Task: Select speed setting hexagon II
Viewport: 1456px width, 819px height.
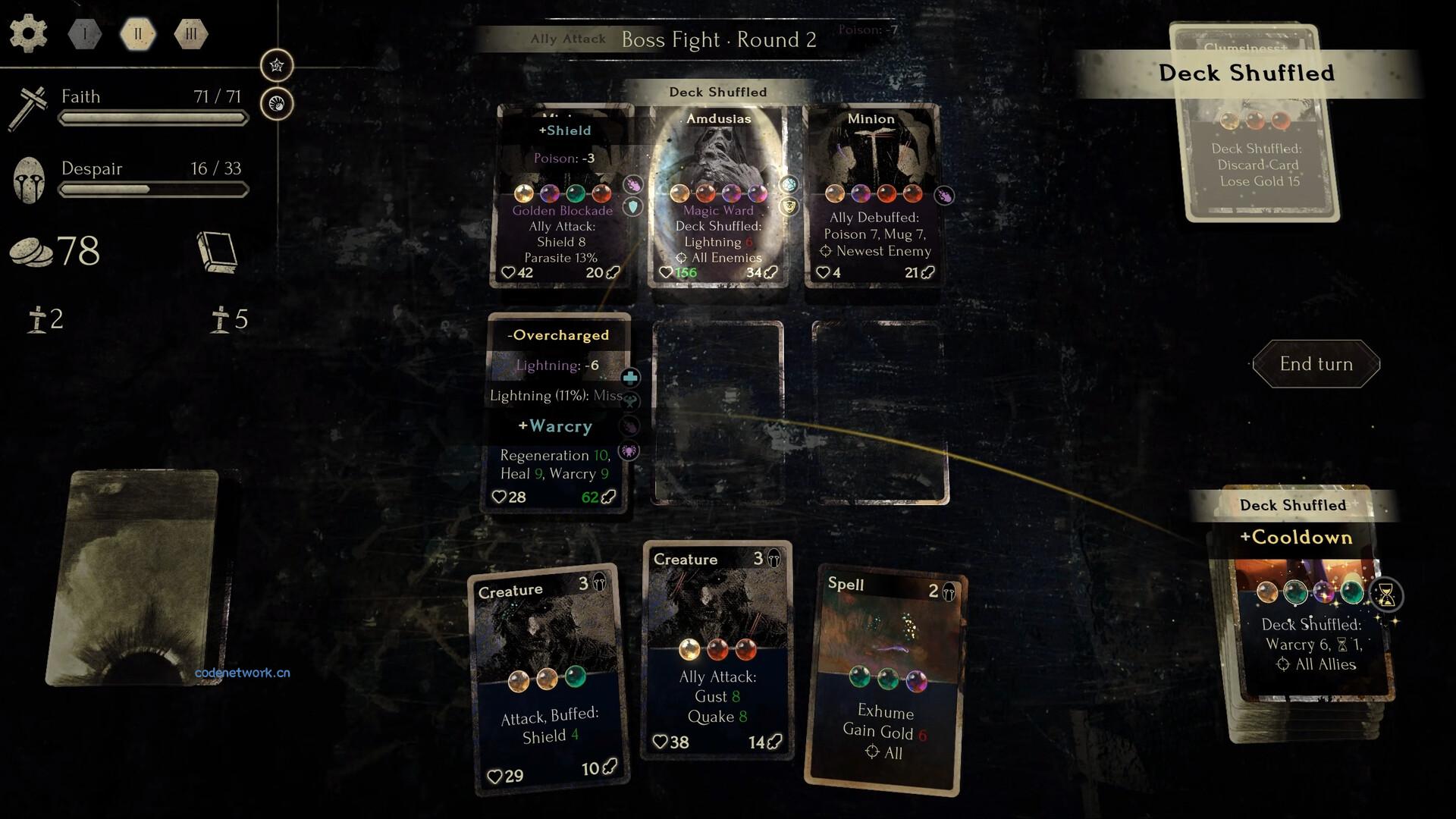Action: click(x=138, y=34)
